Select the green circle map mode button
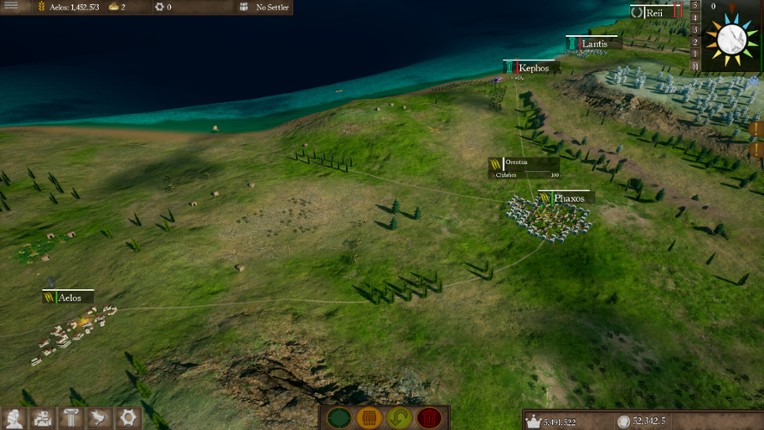 [337, 418]
